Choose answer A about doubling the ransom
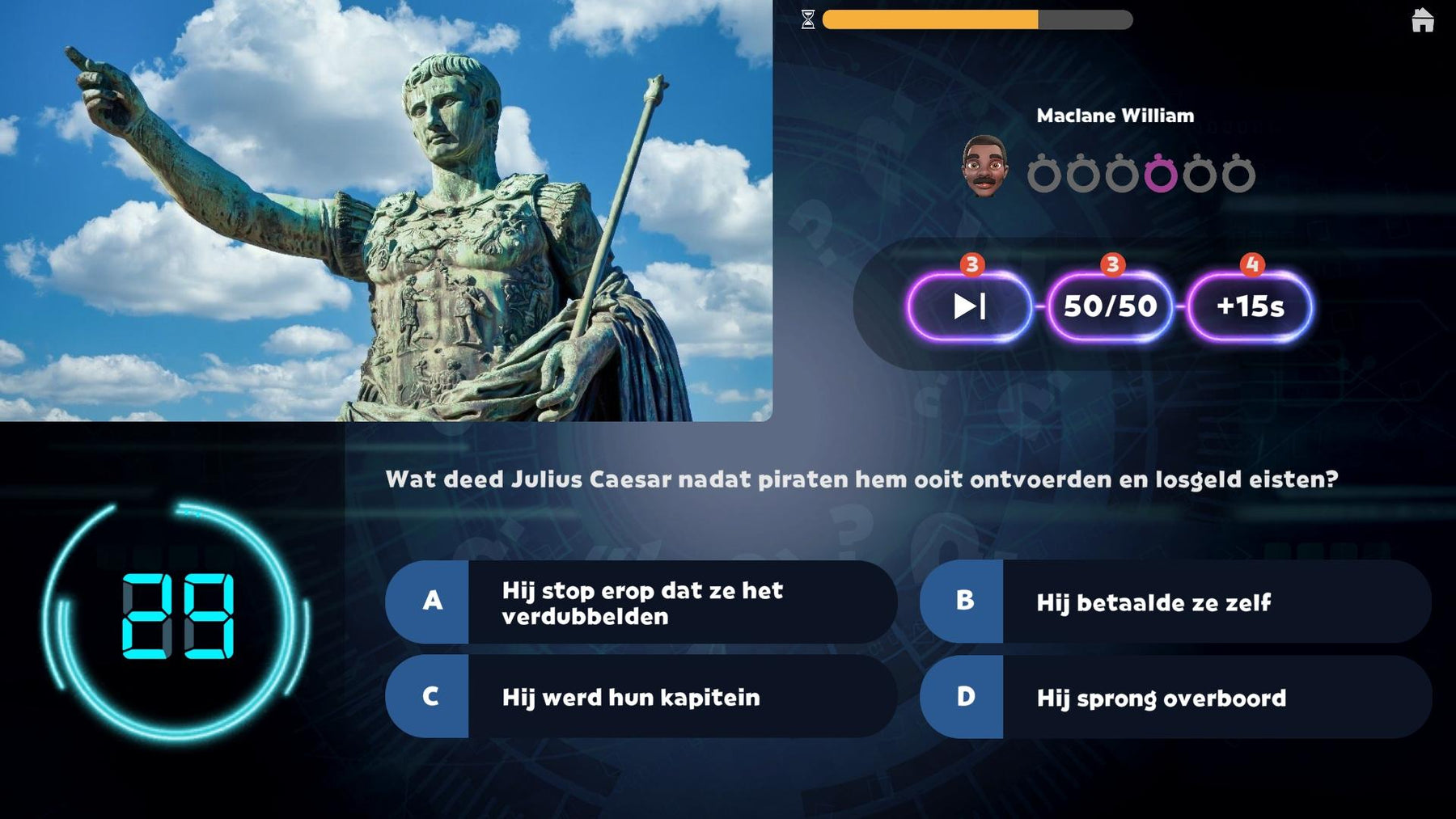The width and height of the screenshot is (1456, 819). click(641, 602)
